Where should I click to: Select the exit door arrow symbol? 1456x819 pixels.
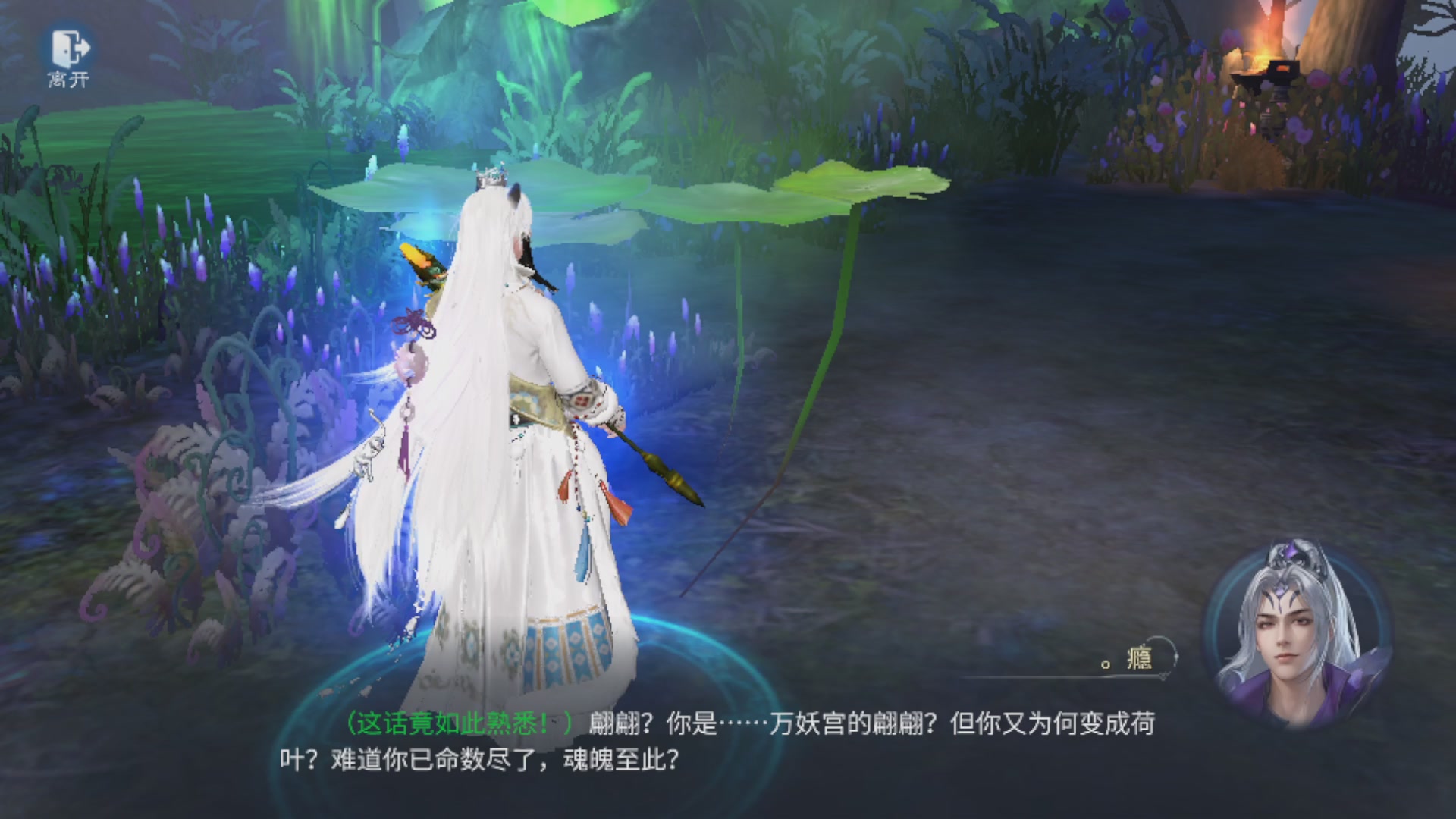tap(83, 47)
